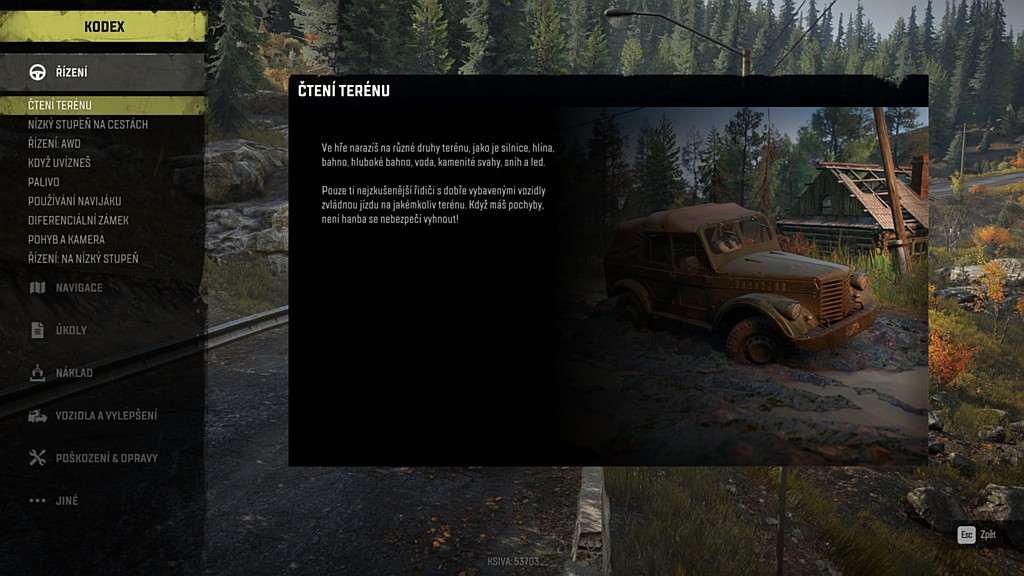
Task: Choose the Pohyb a kamera topic
Action: [x=66, y=239]
